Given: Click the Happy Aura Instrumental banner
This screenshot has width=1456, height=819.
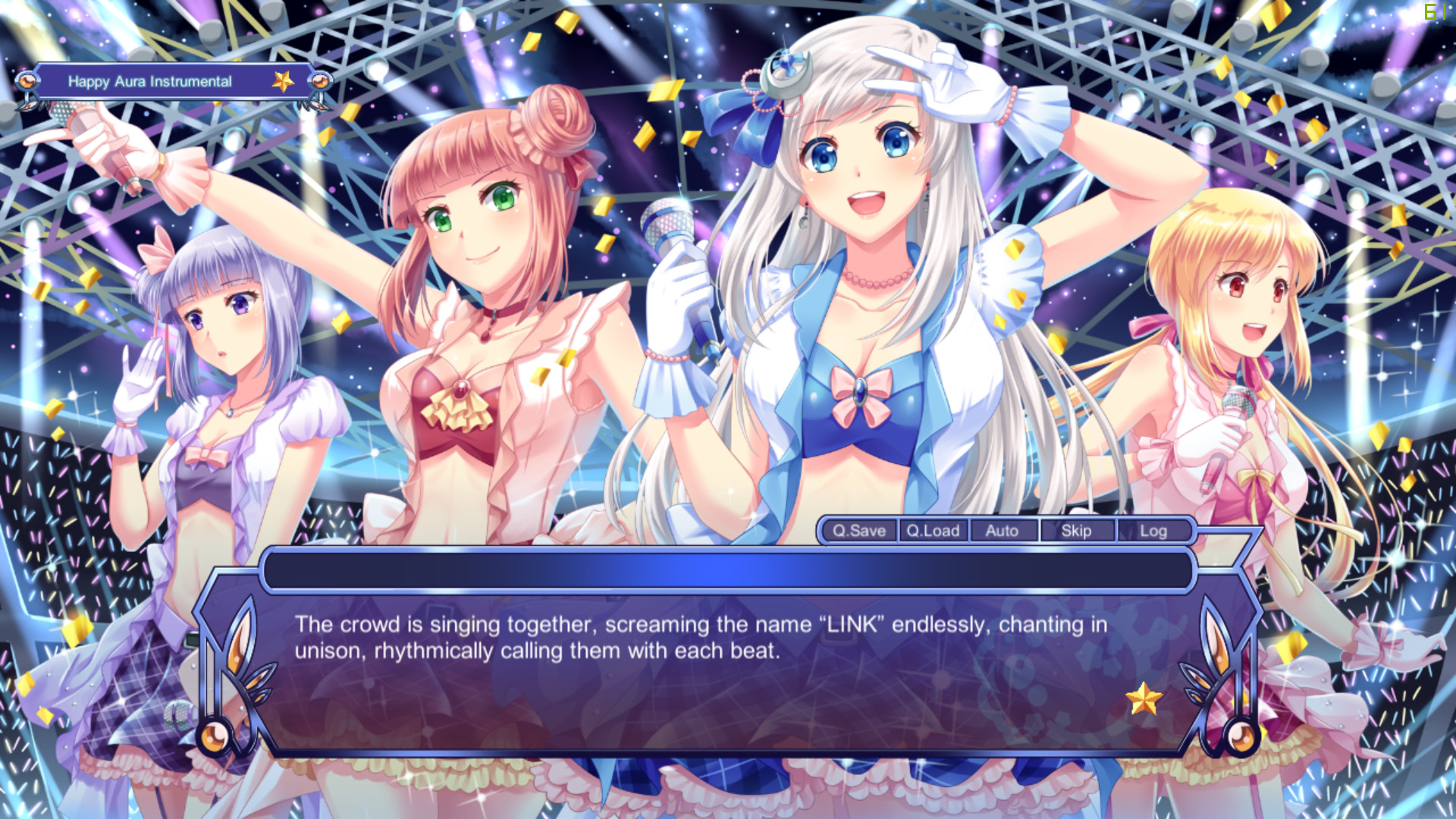Looking at the screenshot, I should point(149,81).
